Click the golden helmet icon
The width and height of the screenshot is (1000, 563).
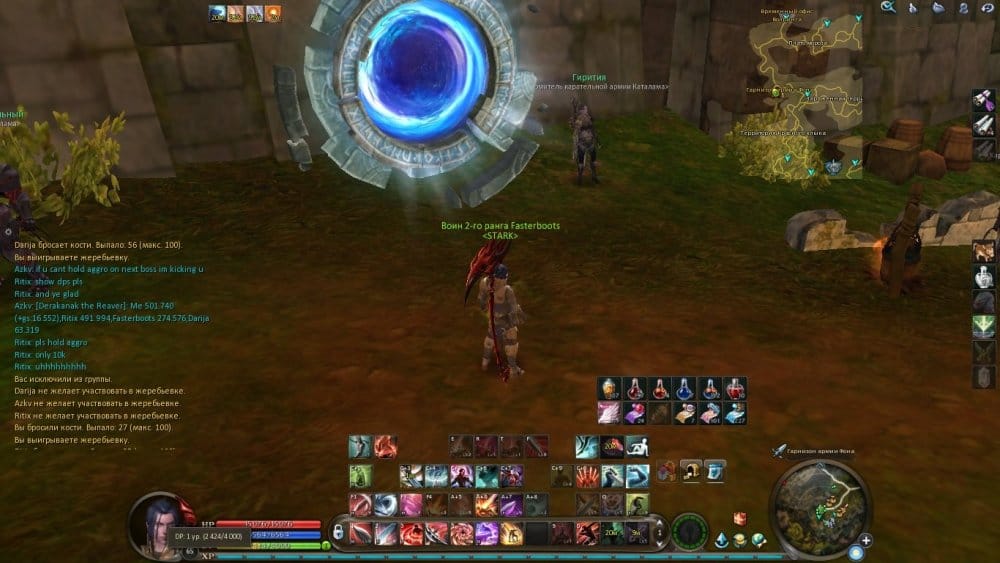pos(690,469)
